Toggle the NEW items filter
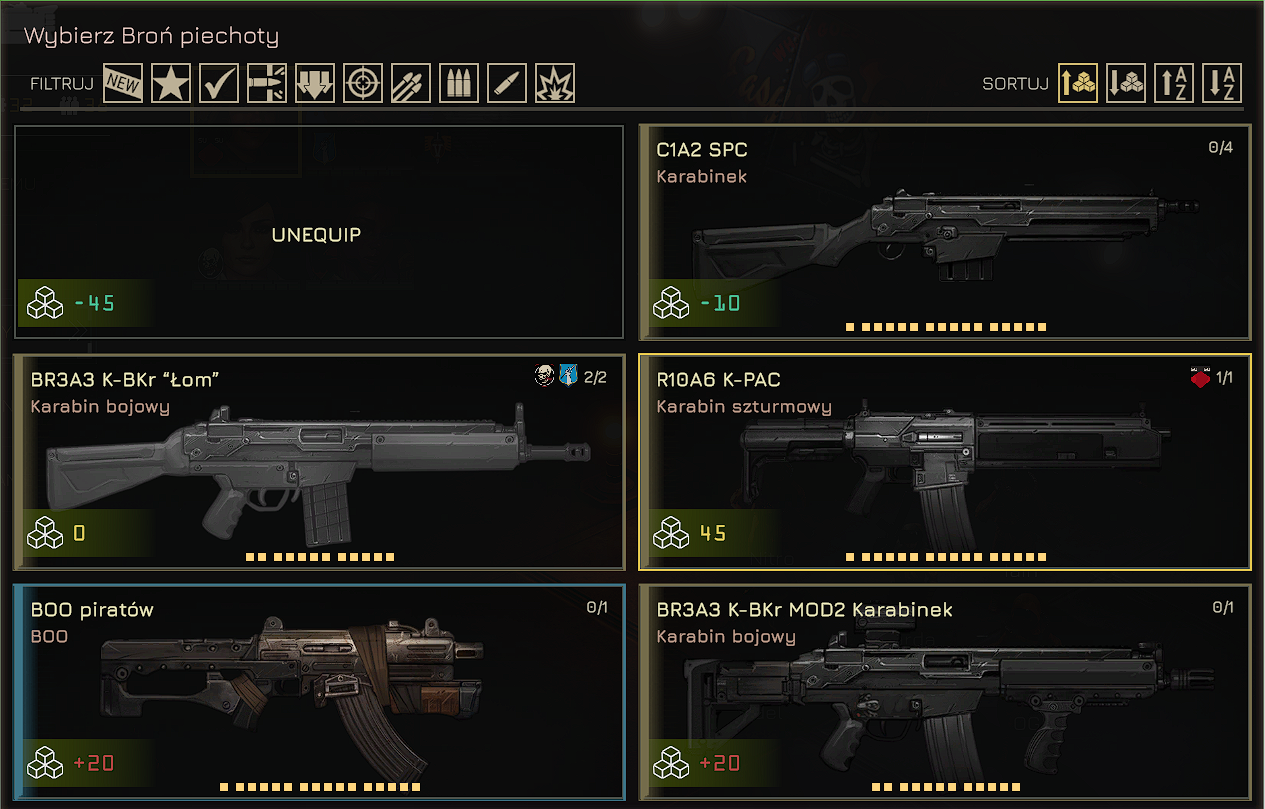 [x=123, y=84]
